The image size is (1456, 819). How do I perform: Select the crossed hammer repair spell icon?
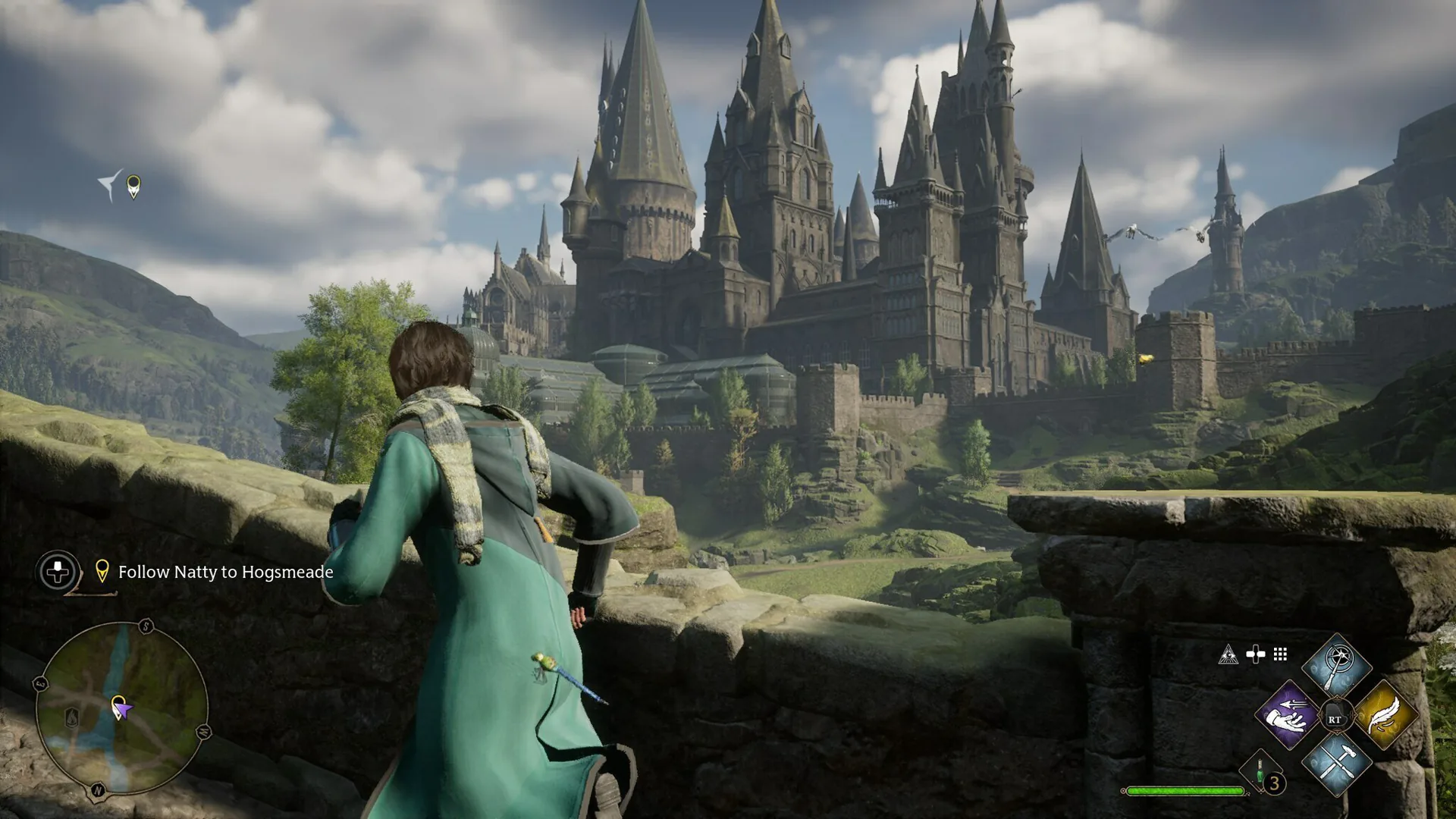pos(1336,769)
